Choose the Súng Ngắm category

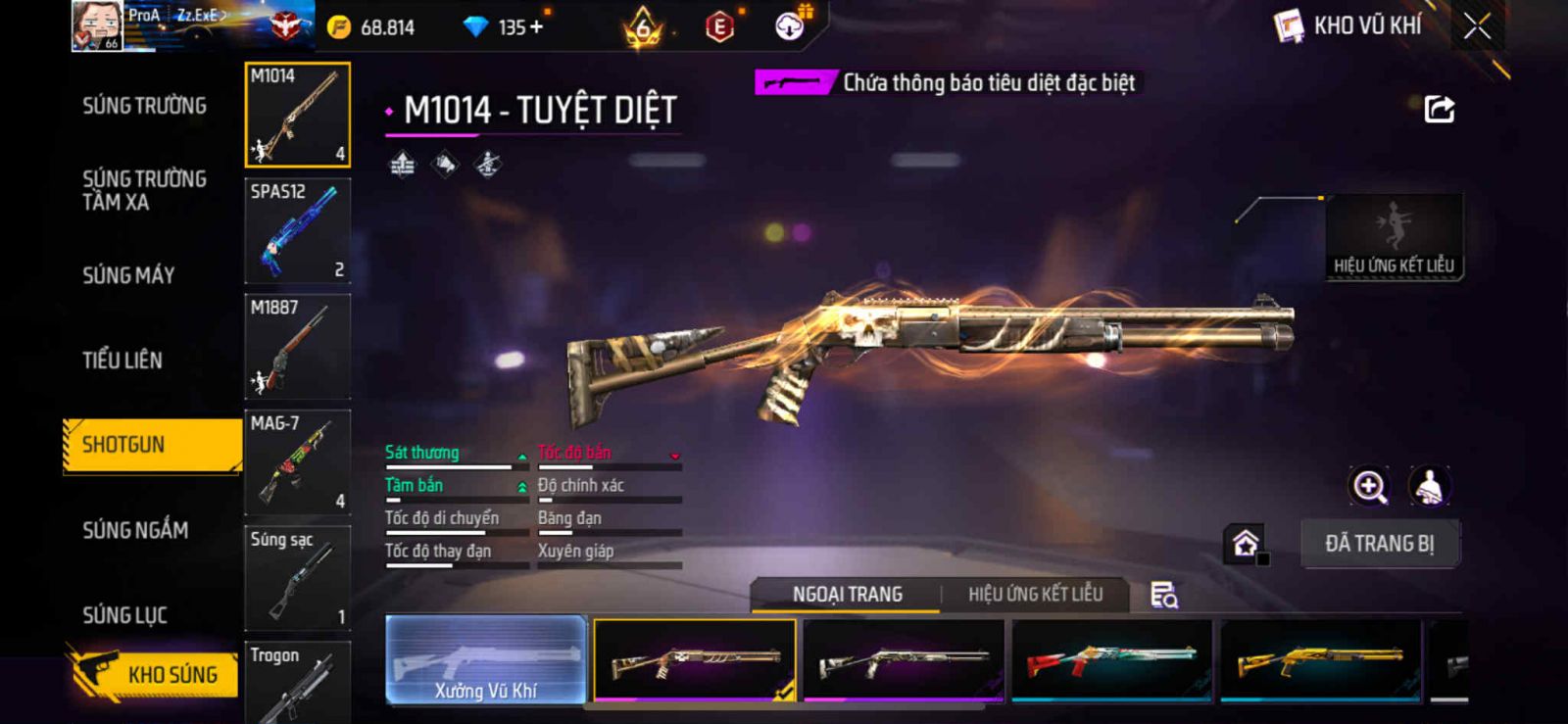point(135,530)
